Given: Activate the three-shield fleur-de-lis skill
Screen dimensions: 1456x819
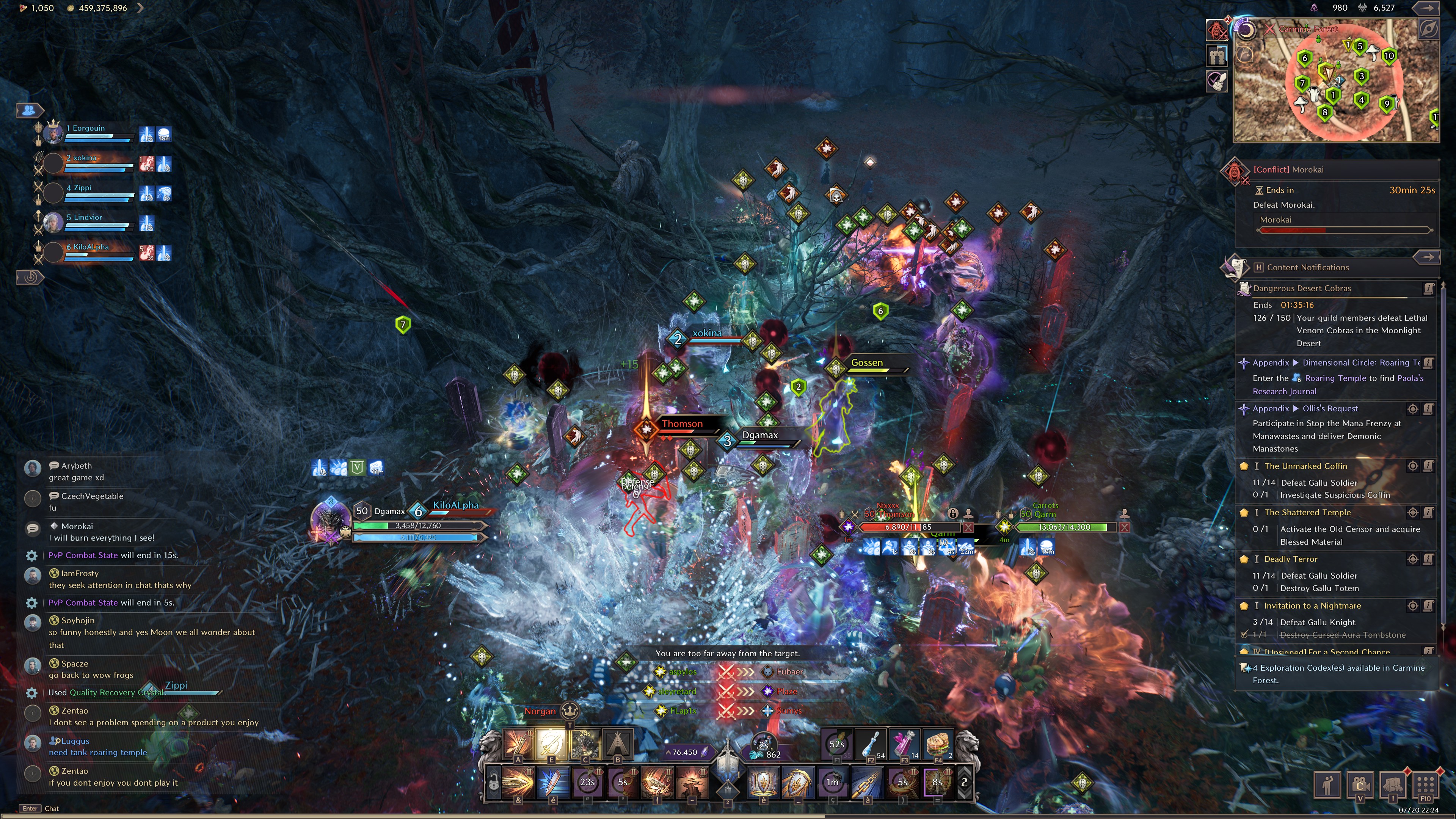Looking at the screenshot, I should pyautogui.click(x=763, y=782).
